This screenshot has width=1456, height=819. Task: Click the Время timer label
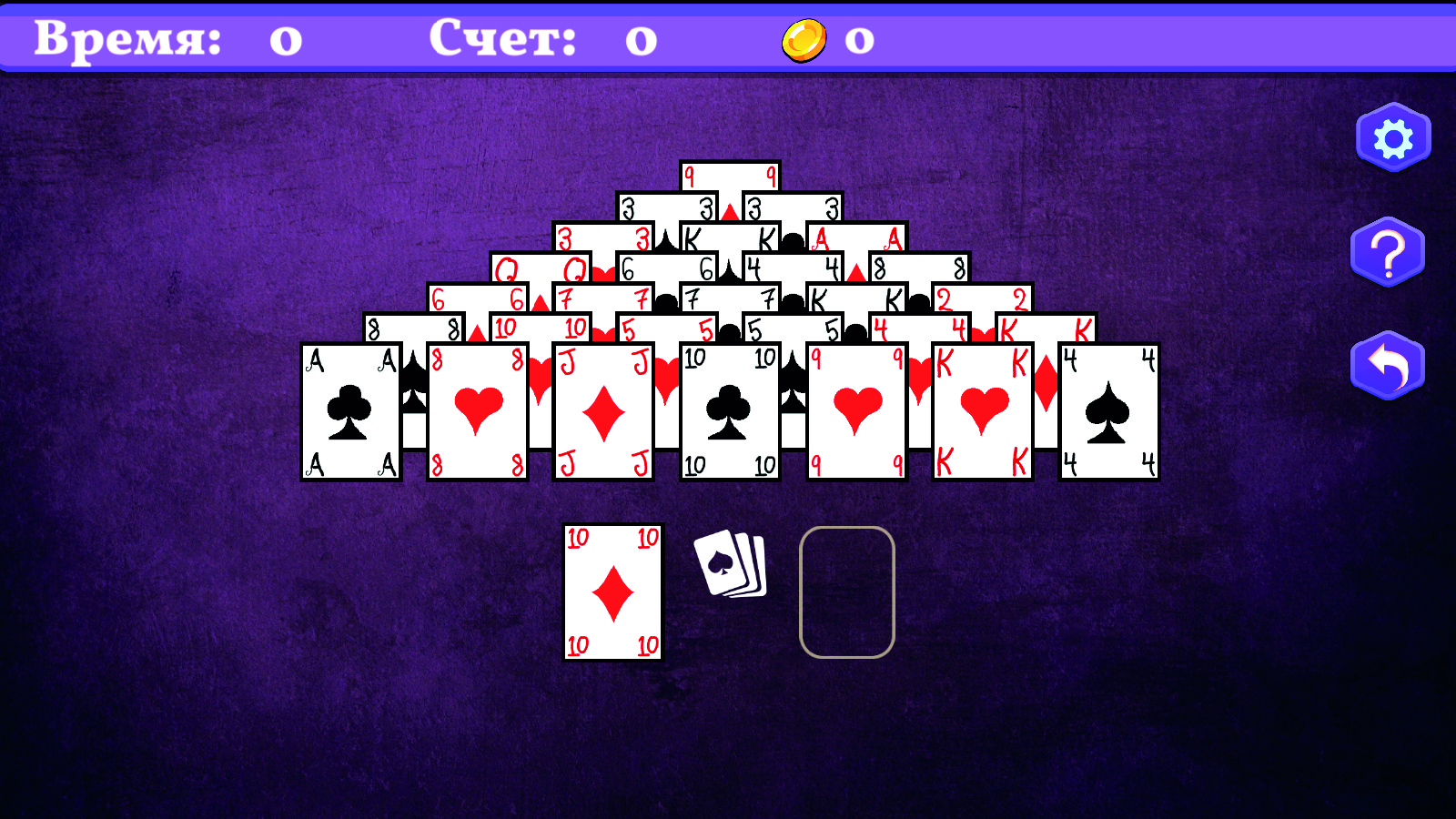pos(127,38)
